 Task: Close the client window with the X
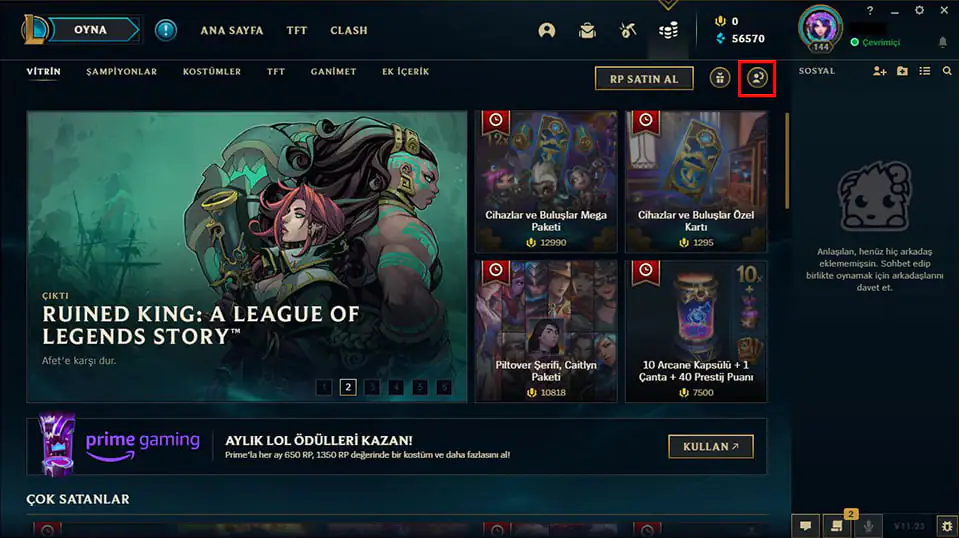(x=945, y=10)
